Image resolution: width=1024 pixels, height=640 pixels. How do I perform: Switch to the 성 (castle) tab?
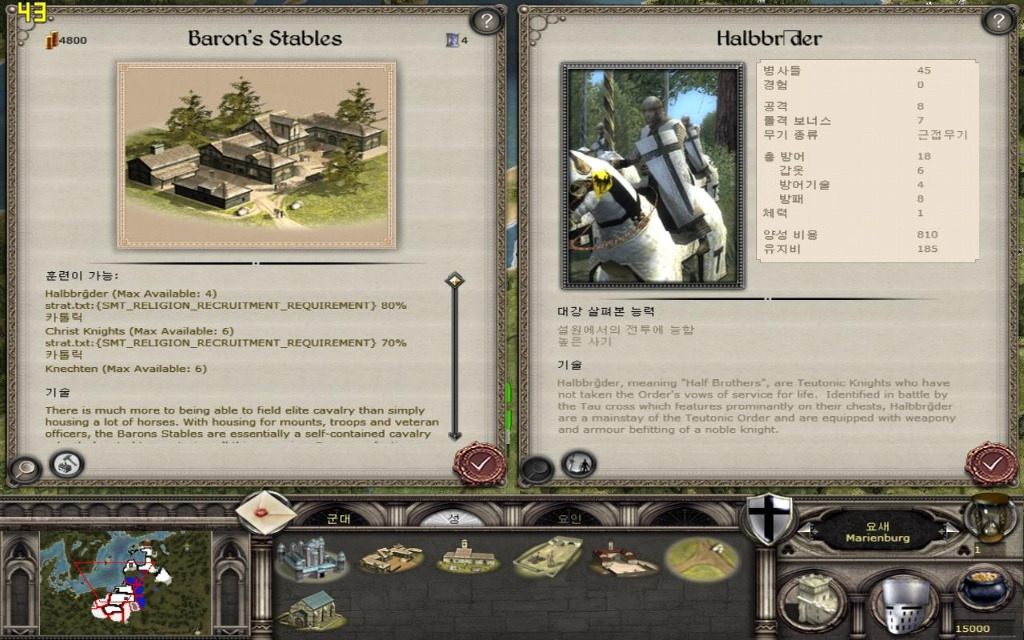coord(452,518)
